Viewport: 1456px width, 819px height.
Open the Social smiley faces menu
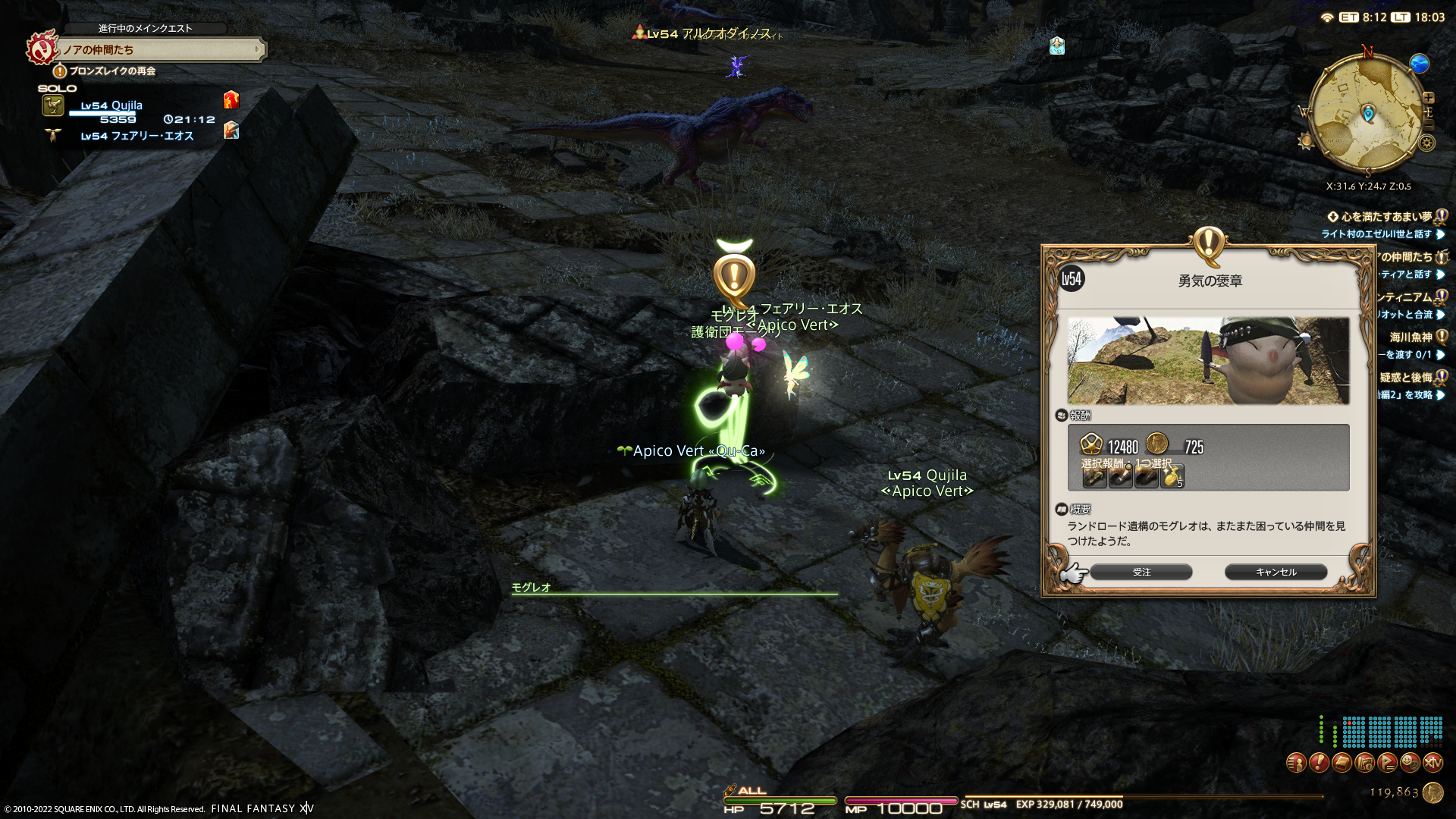(1410, 762)
